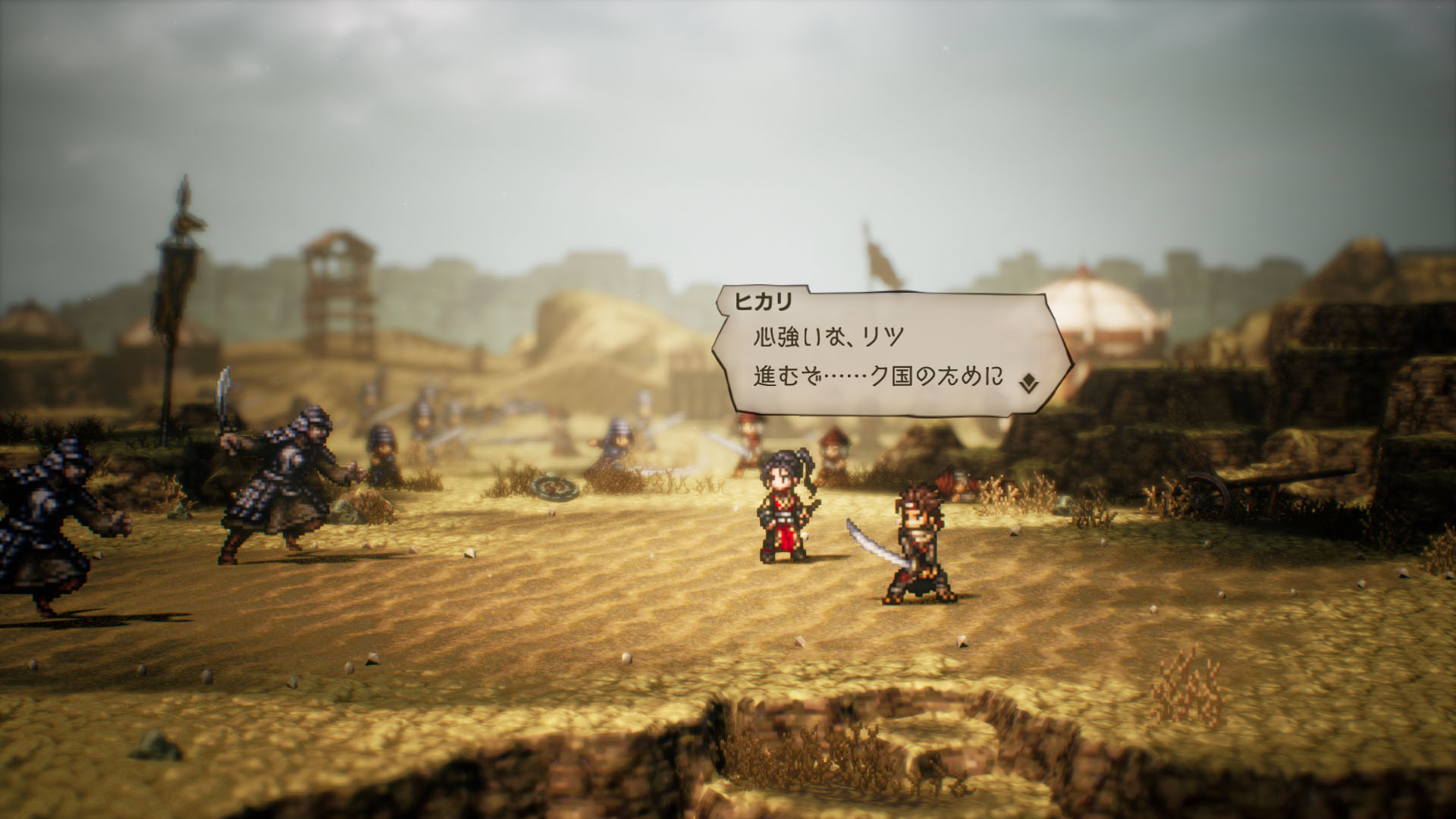Viewport: 1456px width, 819px height.
Task: Select the speaker name ヒカリ on the dialogue box
Action: point(762,301)
